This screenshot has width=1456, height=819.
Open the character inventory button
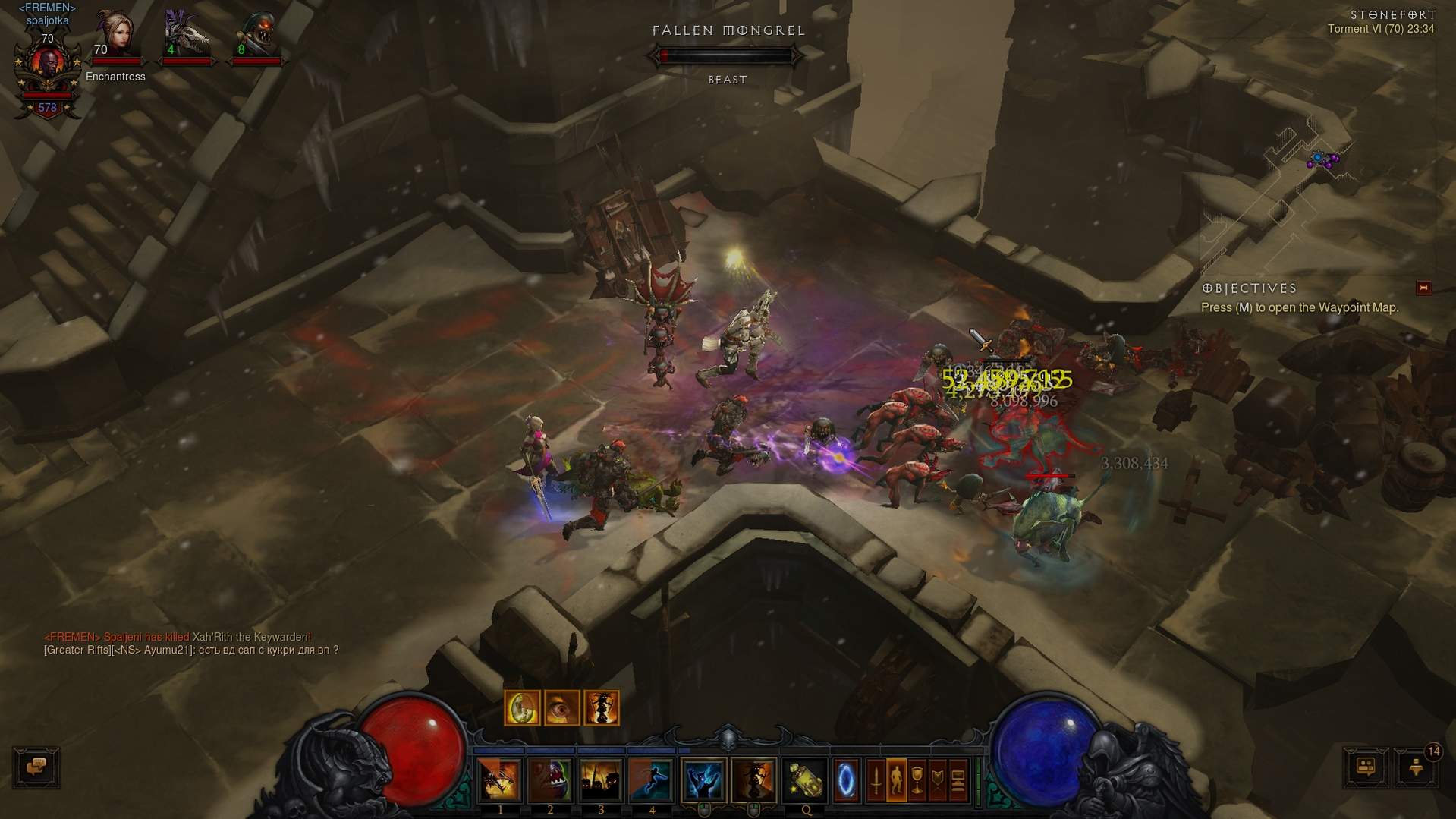tap(896, 780)
